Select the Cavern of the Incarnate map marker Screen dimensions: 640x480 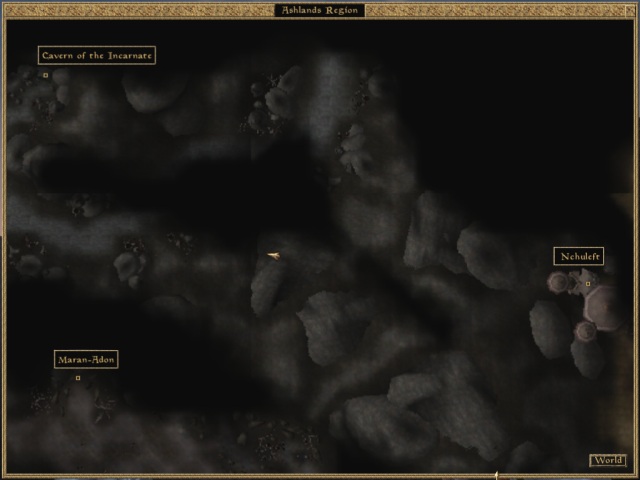pos(45,75)
